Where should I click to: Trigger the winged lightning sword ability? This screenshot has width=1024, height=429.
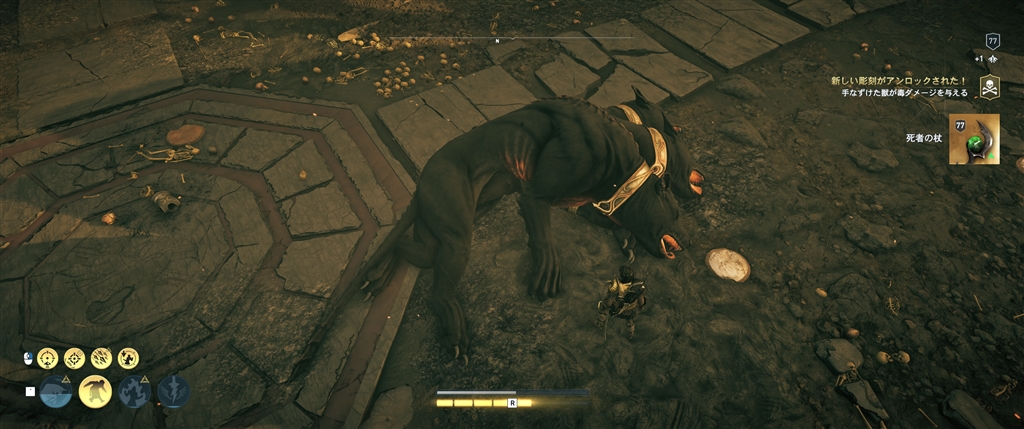click(x=174, y=391)
